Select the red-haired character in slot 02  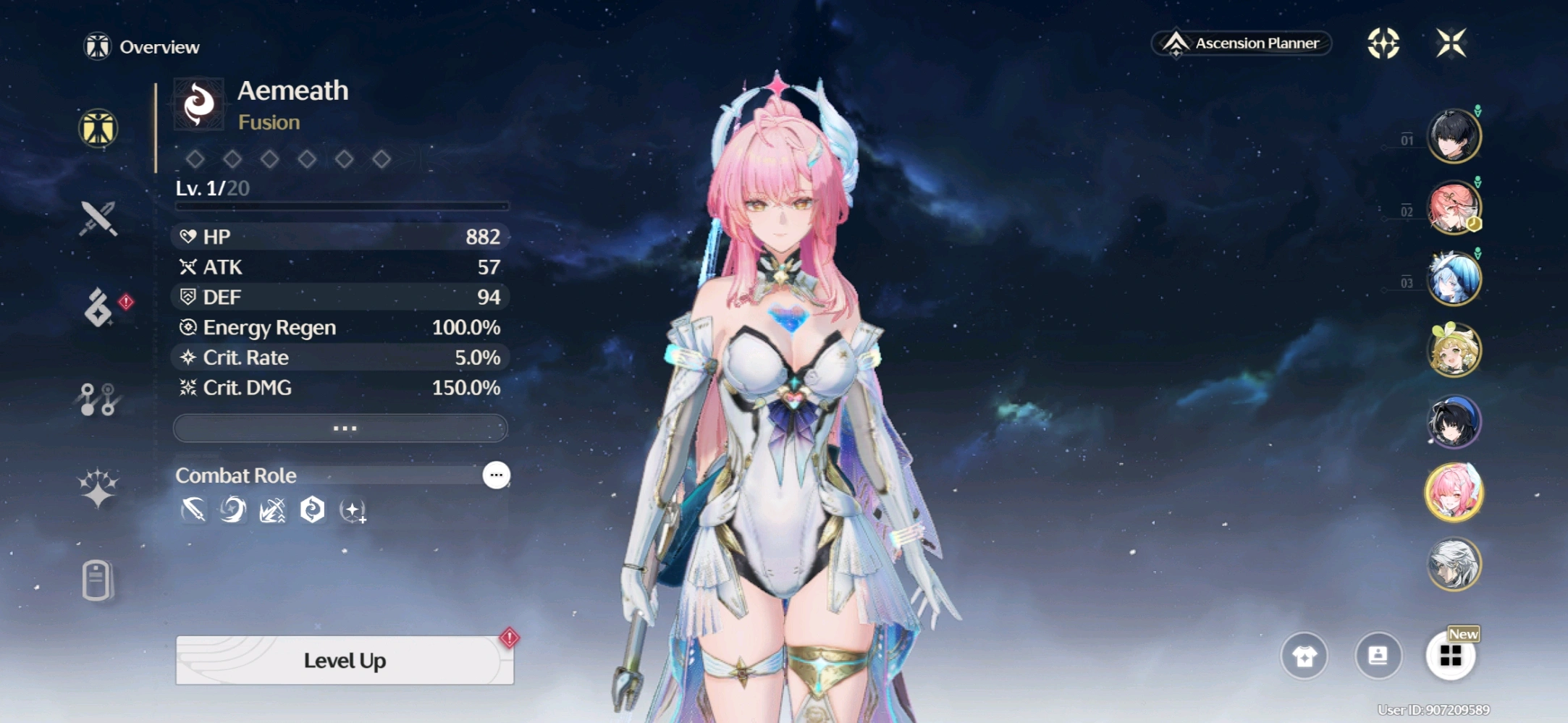tap(1453, 208)
